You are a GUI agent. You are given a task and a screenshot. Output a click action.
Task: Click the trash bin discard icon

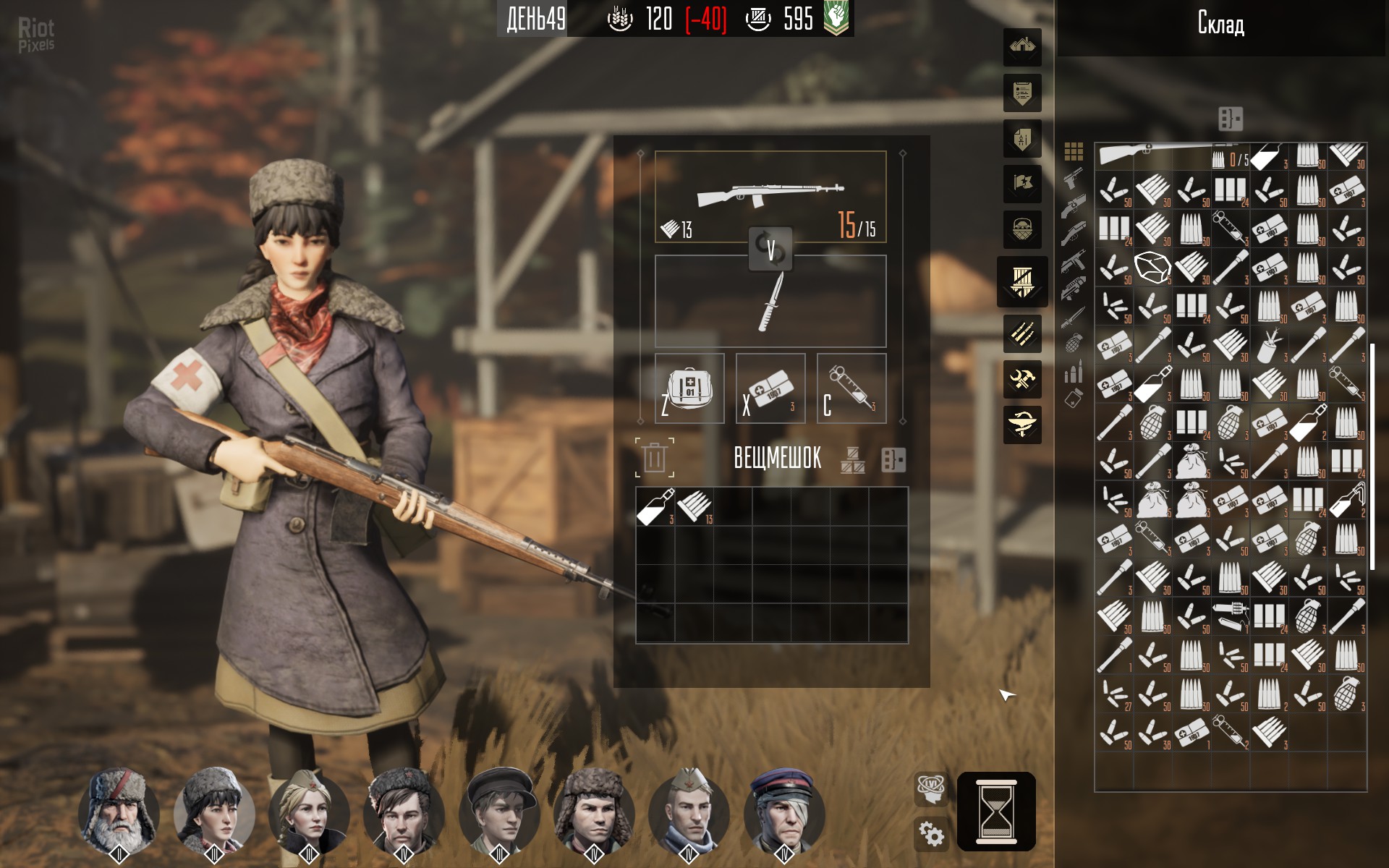tap(655, 458)
